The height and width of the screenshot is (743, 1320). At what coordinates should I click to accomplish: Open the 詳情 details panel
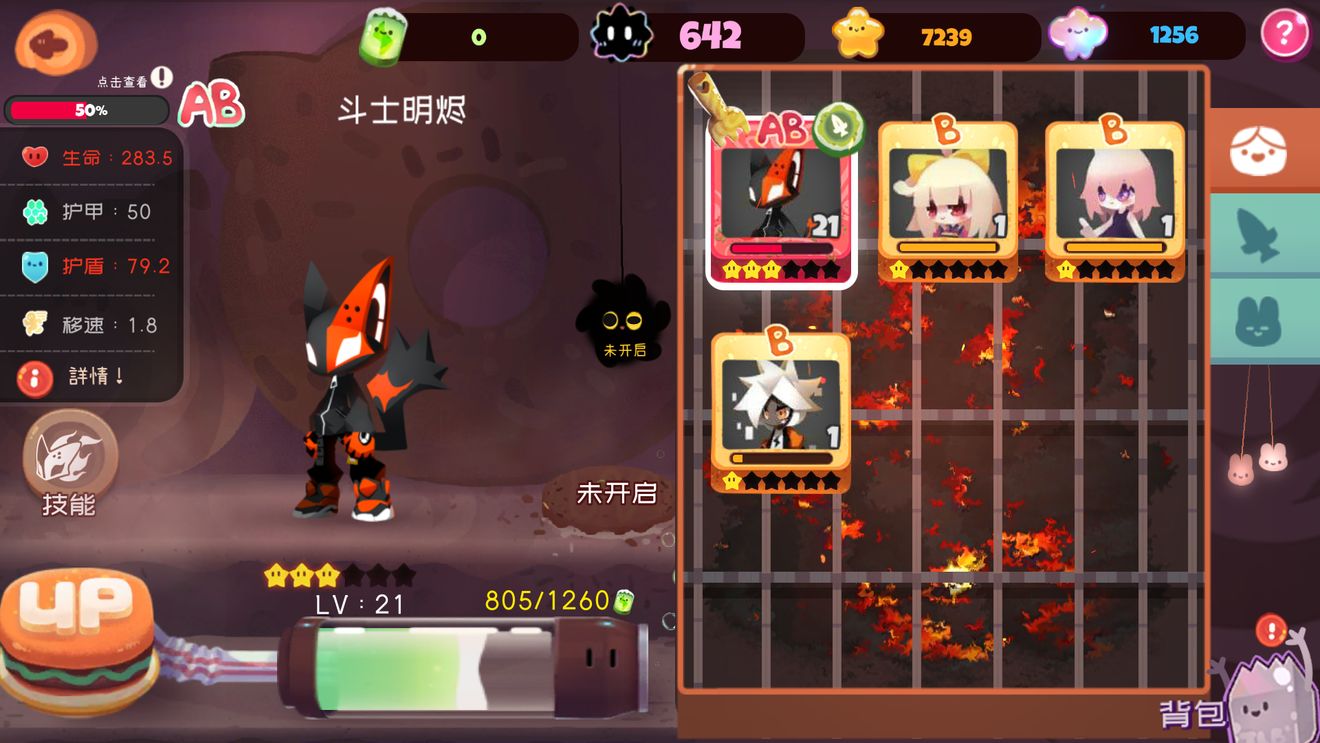pyautogui.click(x=60, y=378)
